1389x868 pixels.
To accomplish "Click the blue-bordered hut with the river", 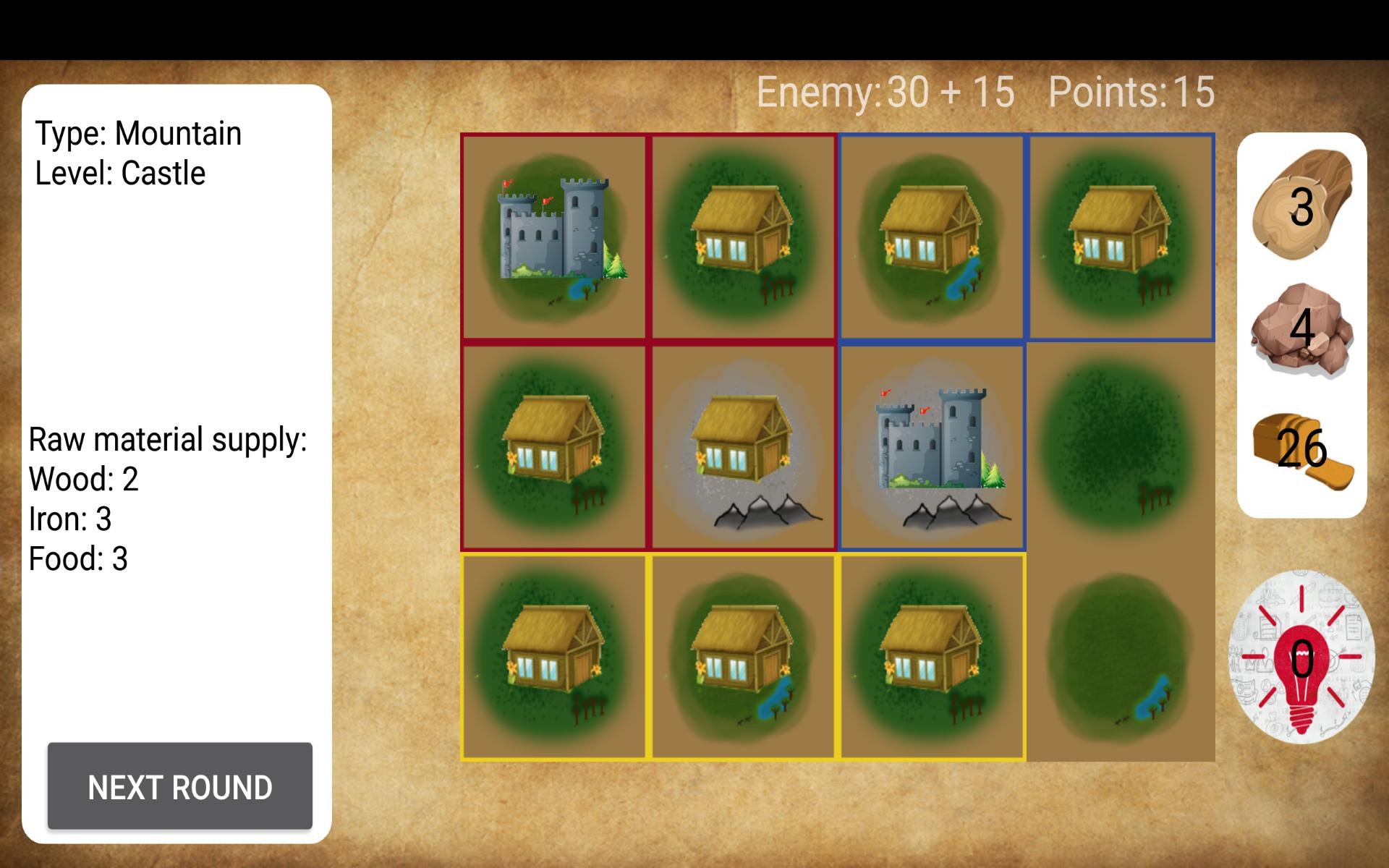I will (x=933, y=235).
